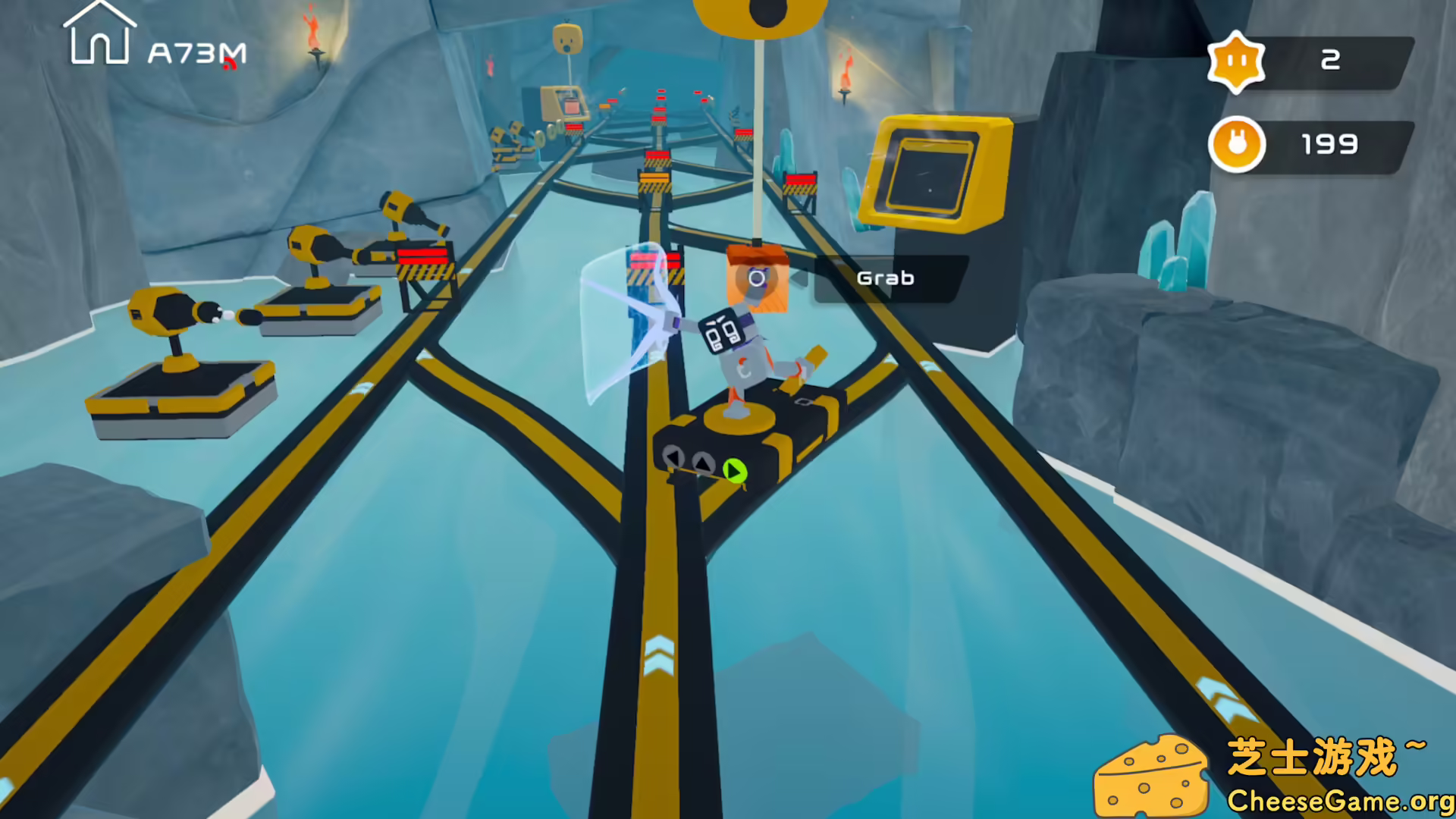Screen dimensions: 1456x819
Task: Click the star counter value showing 2
Action: pyautogui.click(x=1331, y=61)
